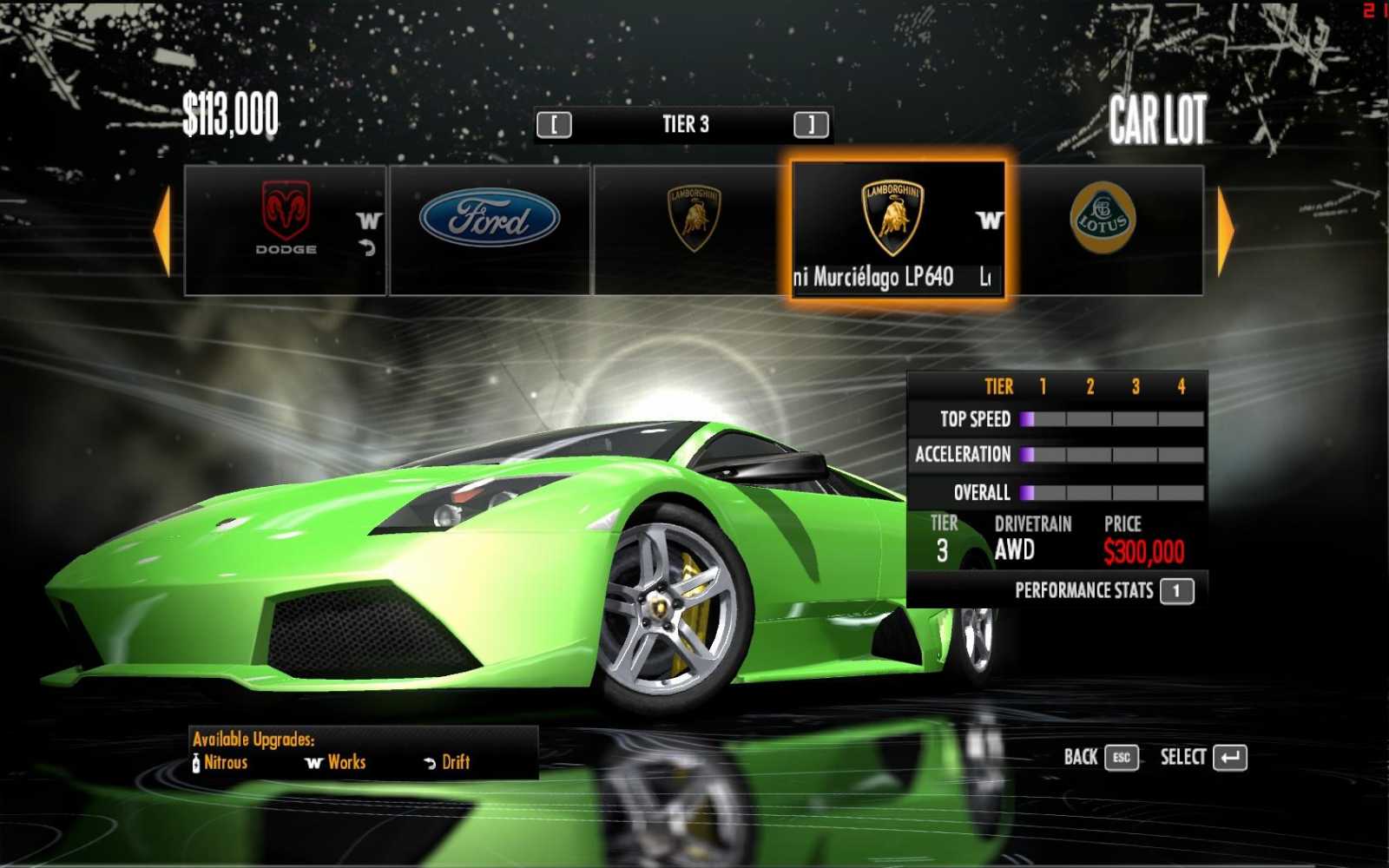Image resolution: width=1389 pixels, height=868 pixels.
Task: Toggle Tier 4 stats column
Action: (x=1180, y=387)
